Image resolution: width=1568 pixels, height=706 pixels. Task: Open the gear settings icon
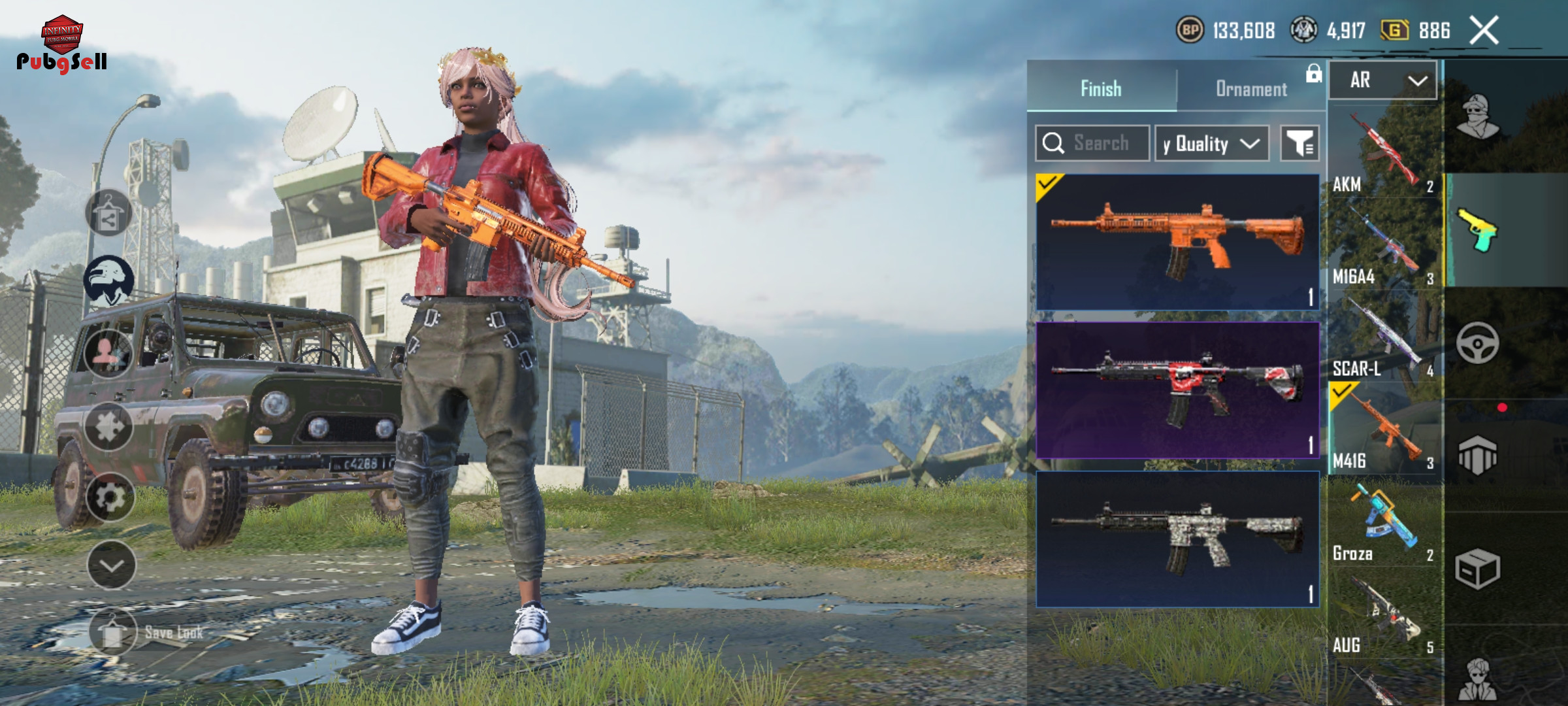click(110, 497)
